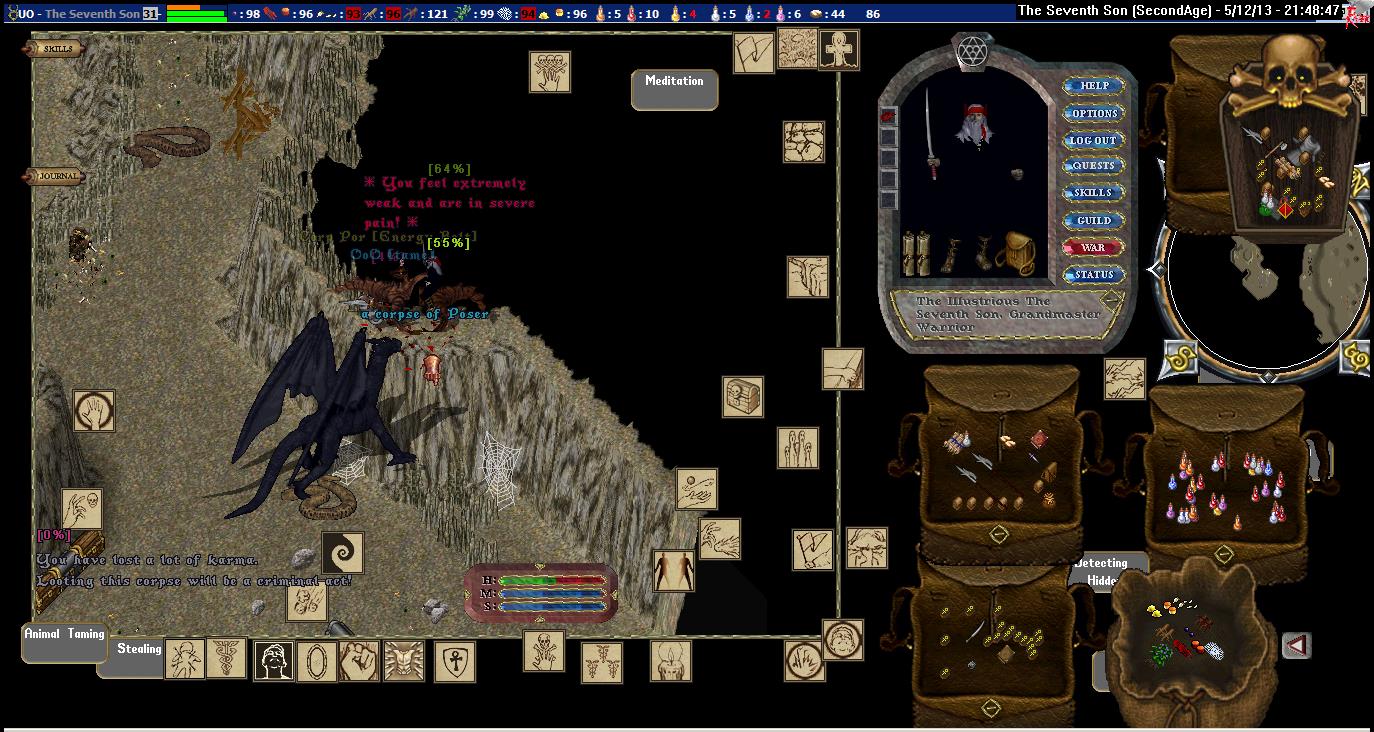This screenshot has height=732, width=1374.
Task: Open the Skills scroll tab
Action: pyautogui.click(x=56, y=49)
